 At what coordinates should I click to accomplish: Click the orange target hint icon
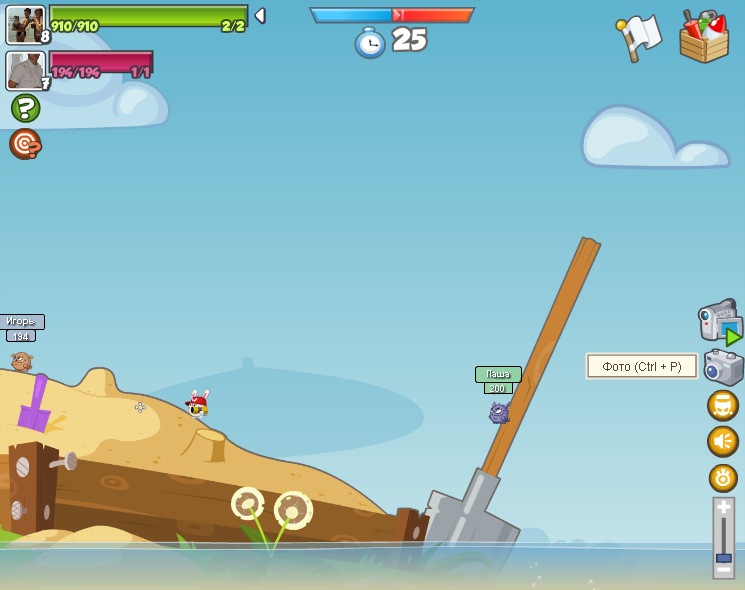[x=25, y=144]
